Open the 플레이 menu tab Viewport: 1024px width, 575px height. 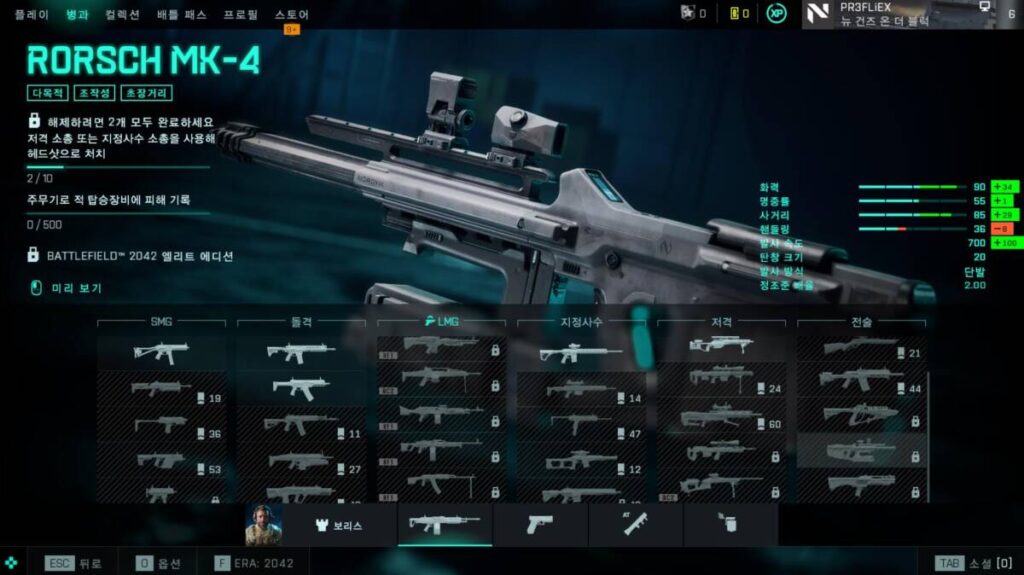[x=31, y=15]
